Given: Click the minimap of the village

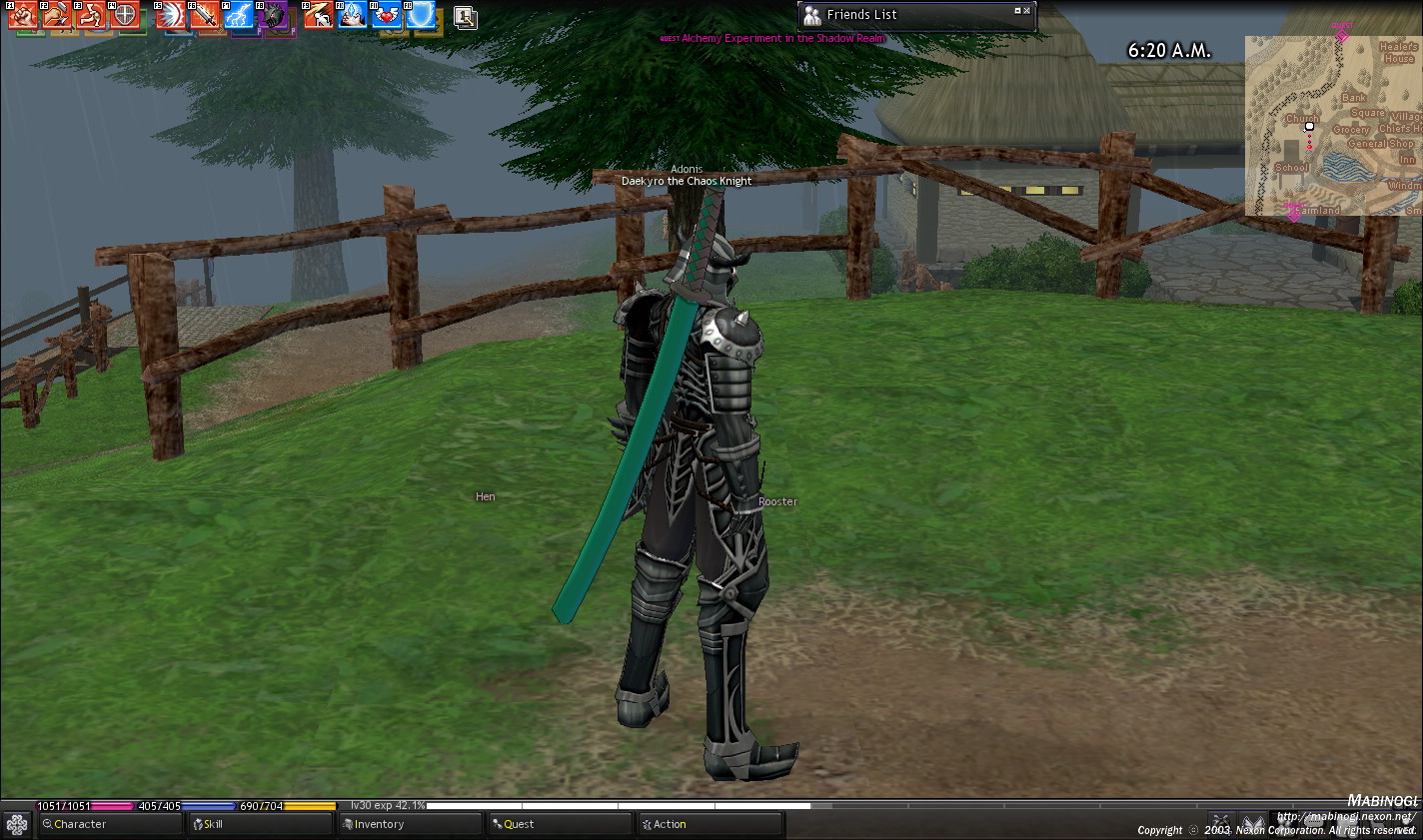Looking at the screenshot, I should [x=1333, y=126].
